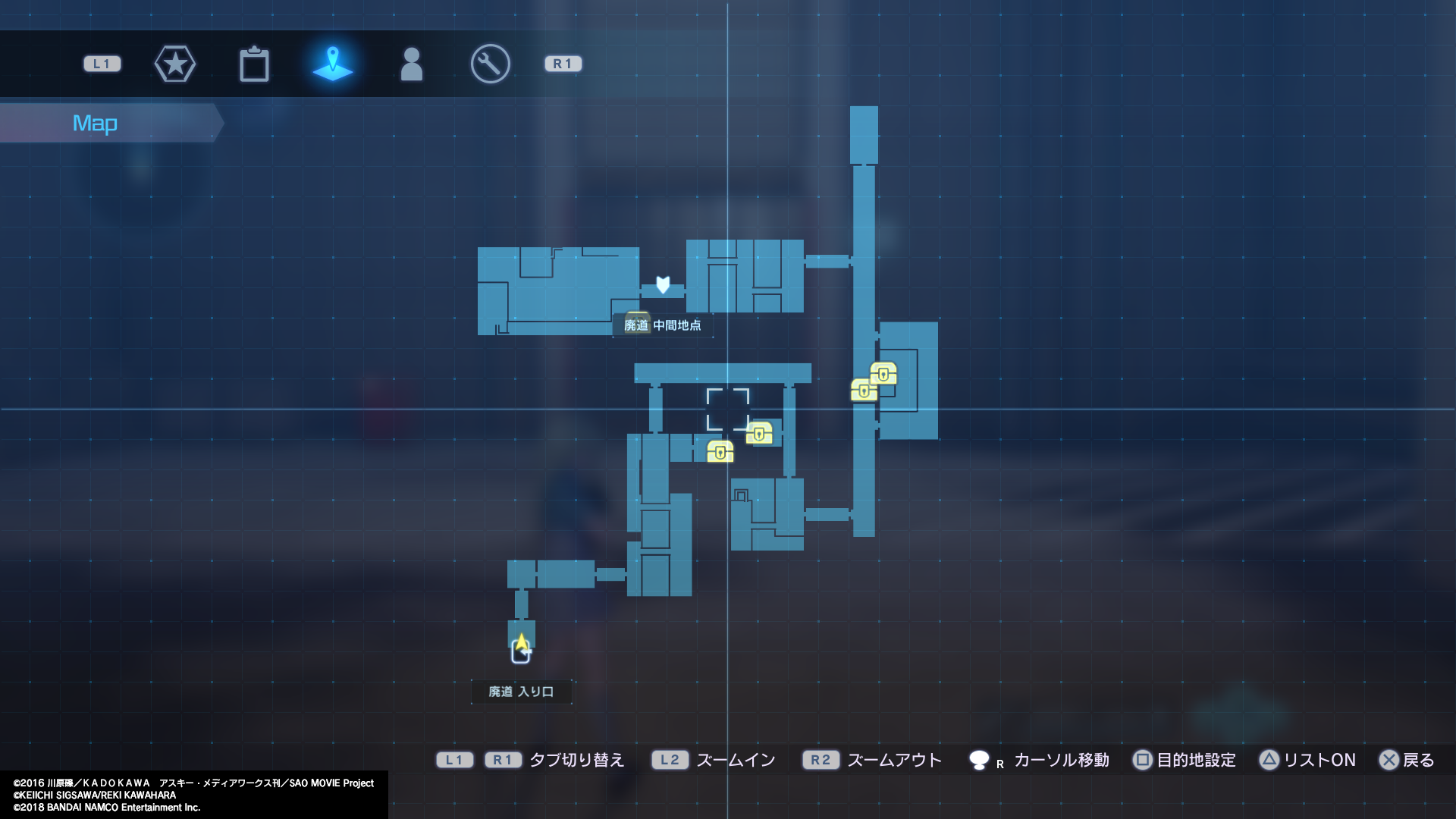The width and height of the screenshot is (1456, 819).
Task: Click the chest icon near map center
Action: tap(761, 435)
